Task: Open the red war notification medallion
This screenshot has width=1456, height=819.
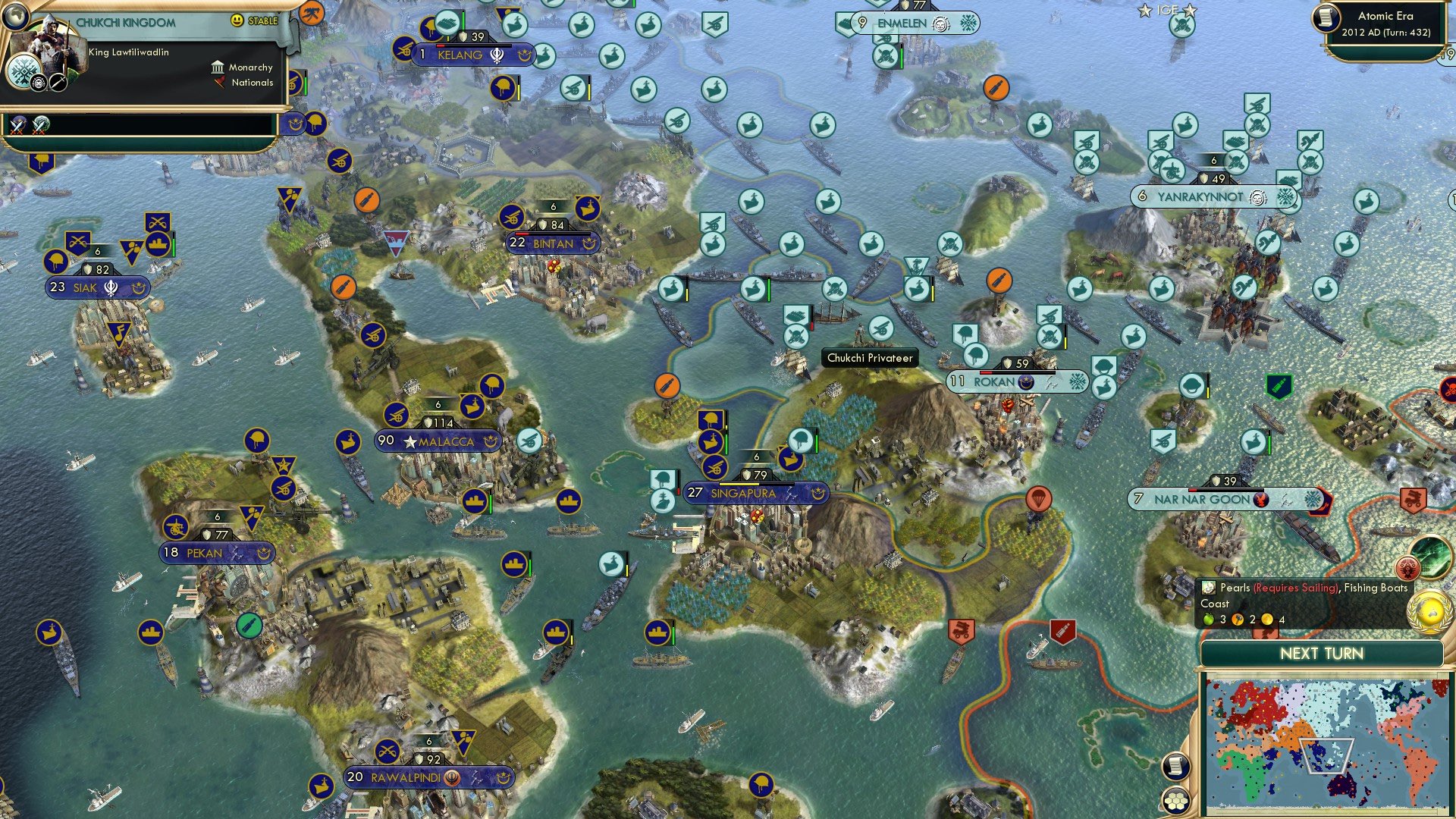Action: click(1408, 567)
